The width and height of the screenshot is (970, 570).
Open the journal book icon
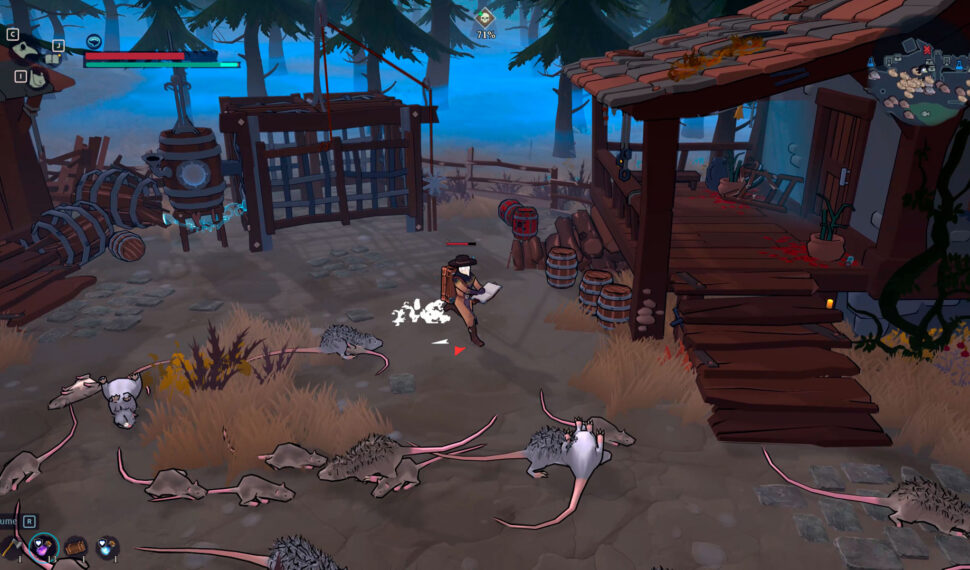click(x=53, y=57)
